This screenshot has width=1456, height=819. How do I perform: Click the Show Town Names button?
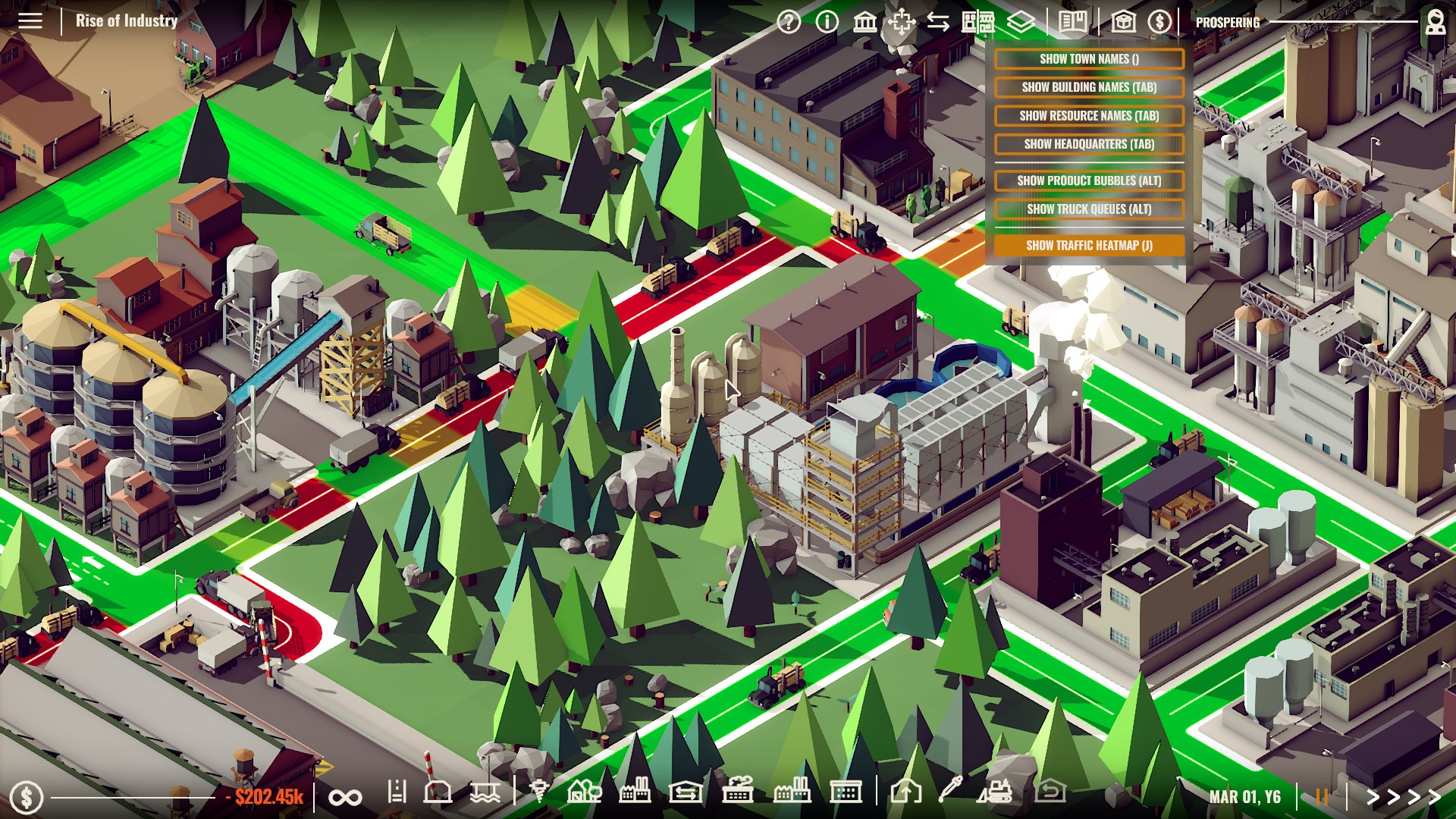(x=1088, y=58)
